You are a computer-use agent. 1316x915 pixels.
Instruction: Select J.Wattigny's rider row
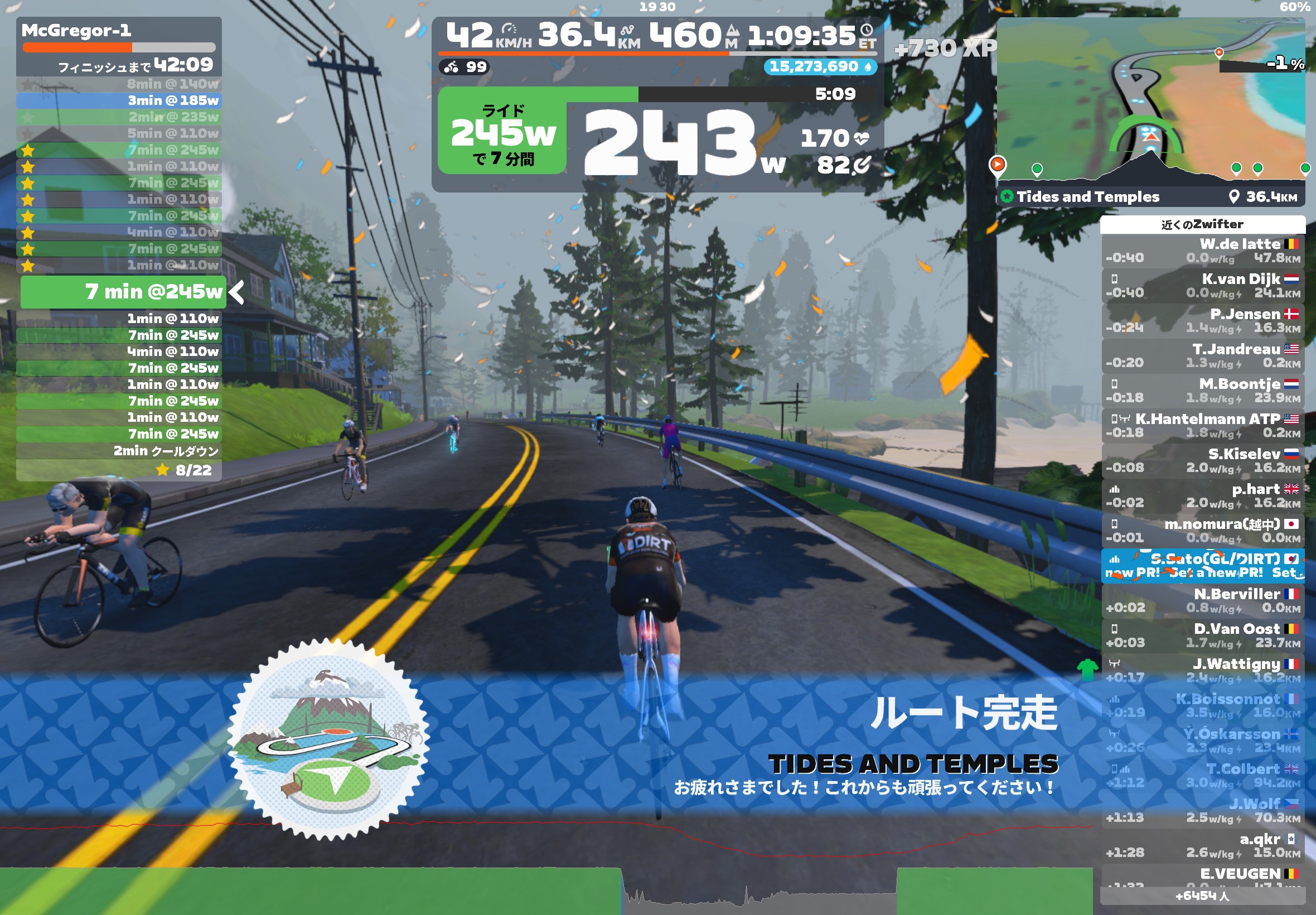coord(1202,671)
